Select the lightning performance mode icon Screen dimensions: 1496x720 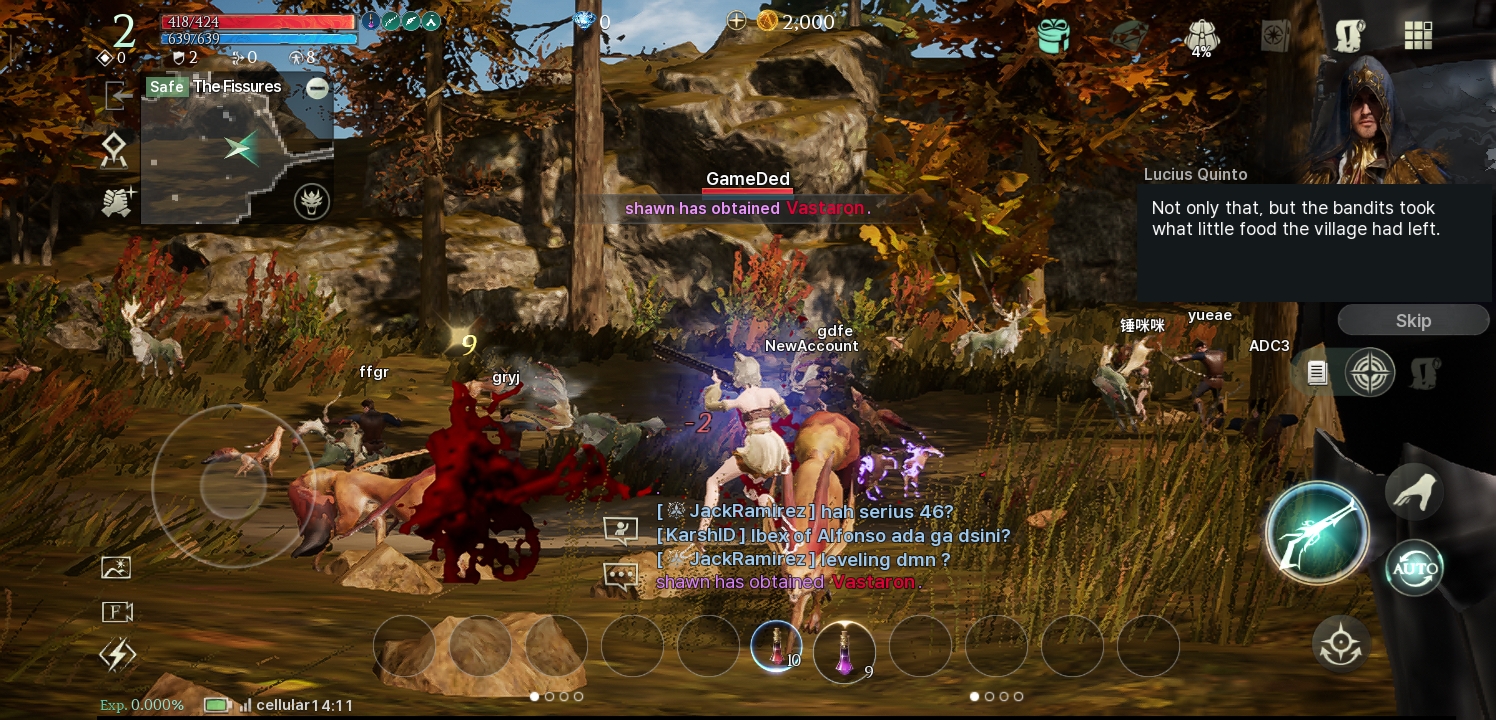(117, 654)
